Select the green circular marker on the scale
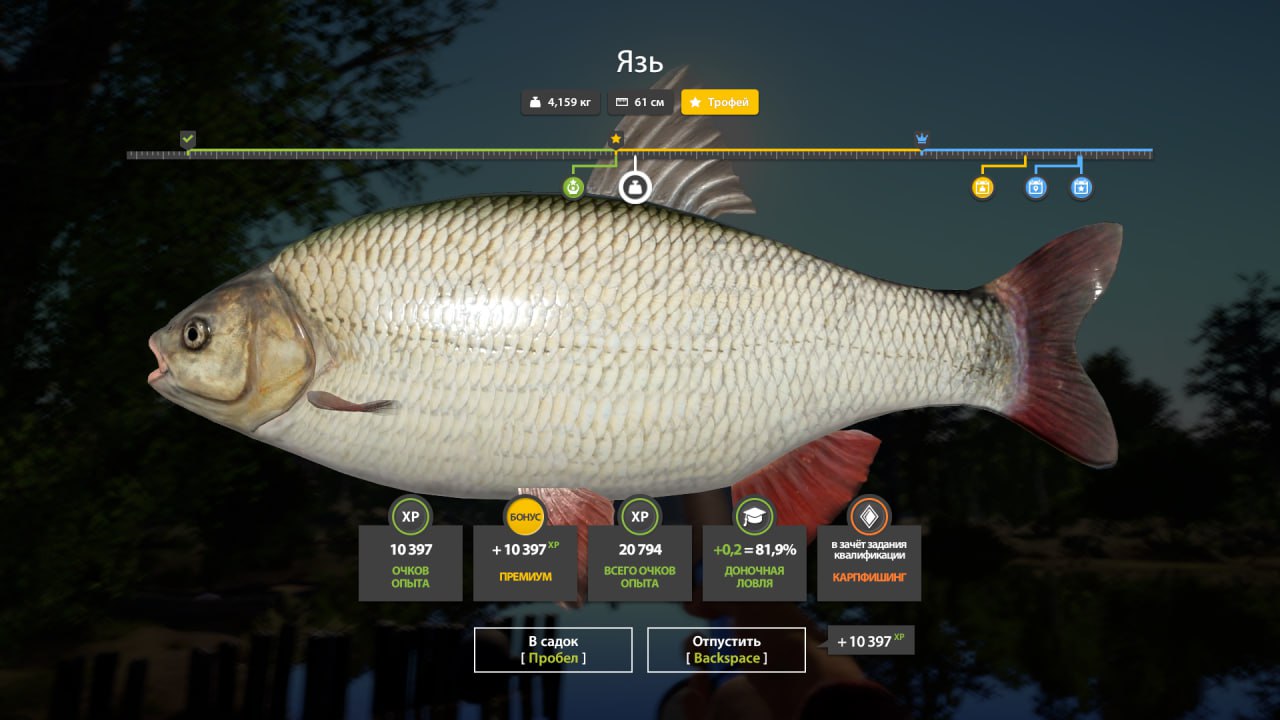Image resolution: width=1280 pixels, height=720 pixels. [x=573, y=187]
